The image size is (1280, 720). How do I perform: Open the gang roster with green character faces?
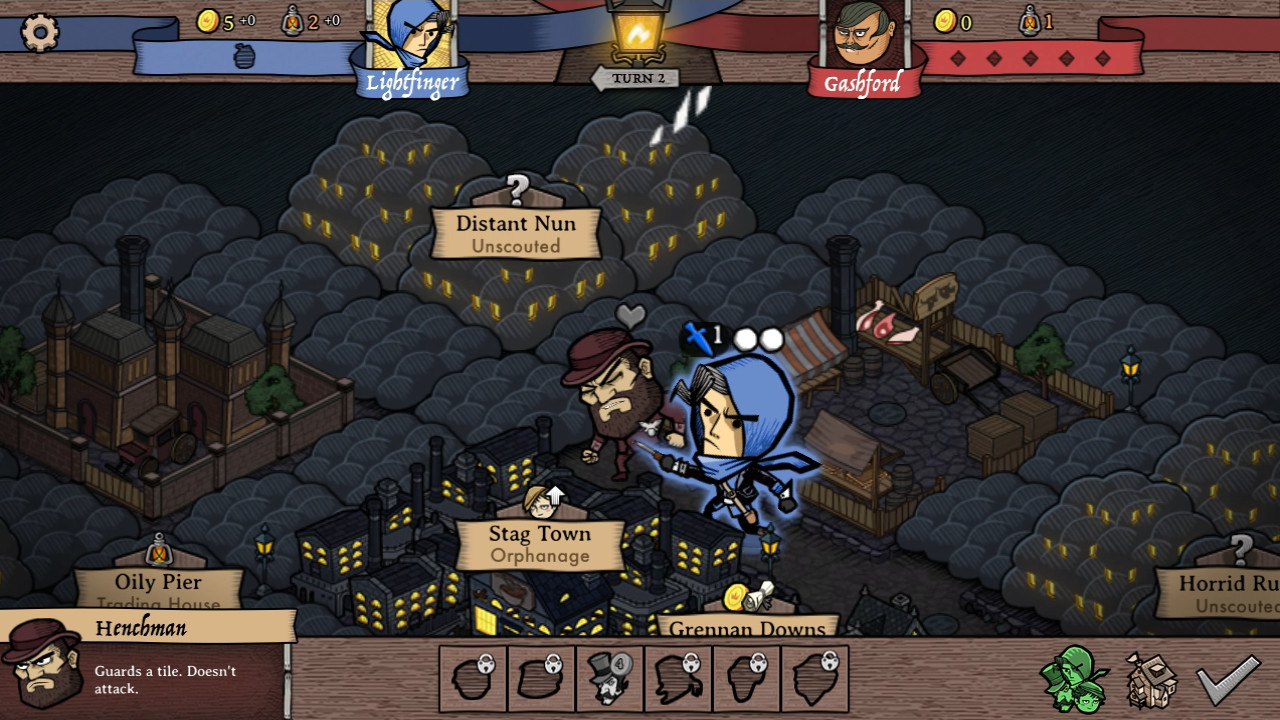tap(1075, 680)
